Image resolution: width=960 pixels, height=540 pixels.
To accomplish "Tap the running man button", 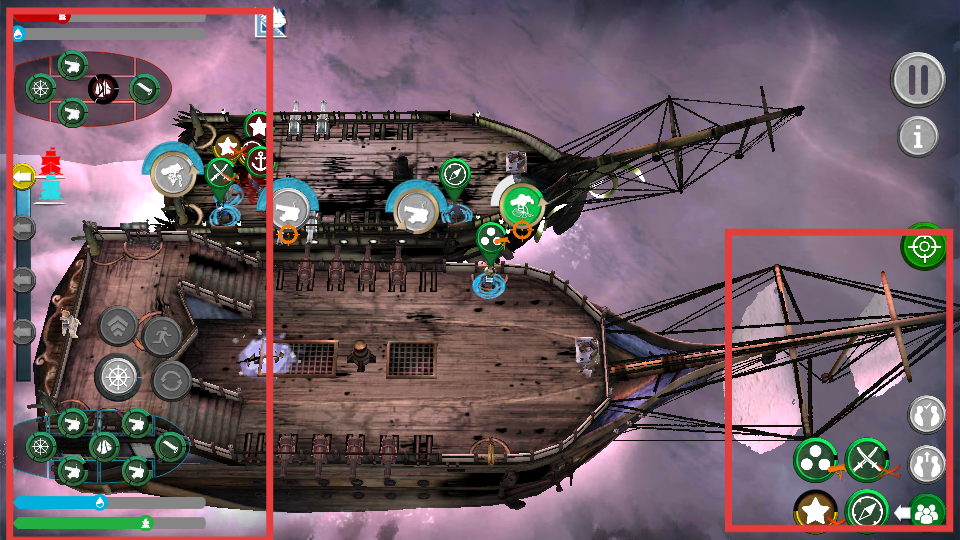I will tap(160, 335).
